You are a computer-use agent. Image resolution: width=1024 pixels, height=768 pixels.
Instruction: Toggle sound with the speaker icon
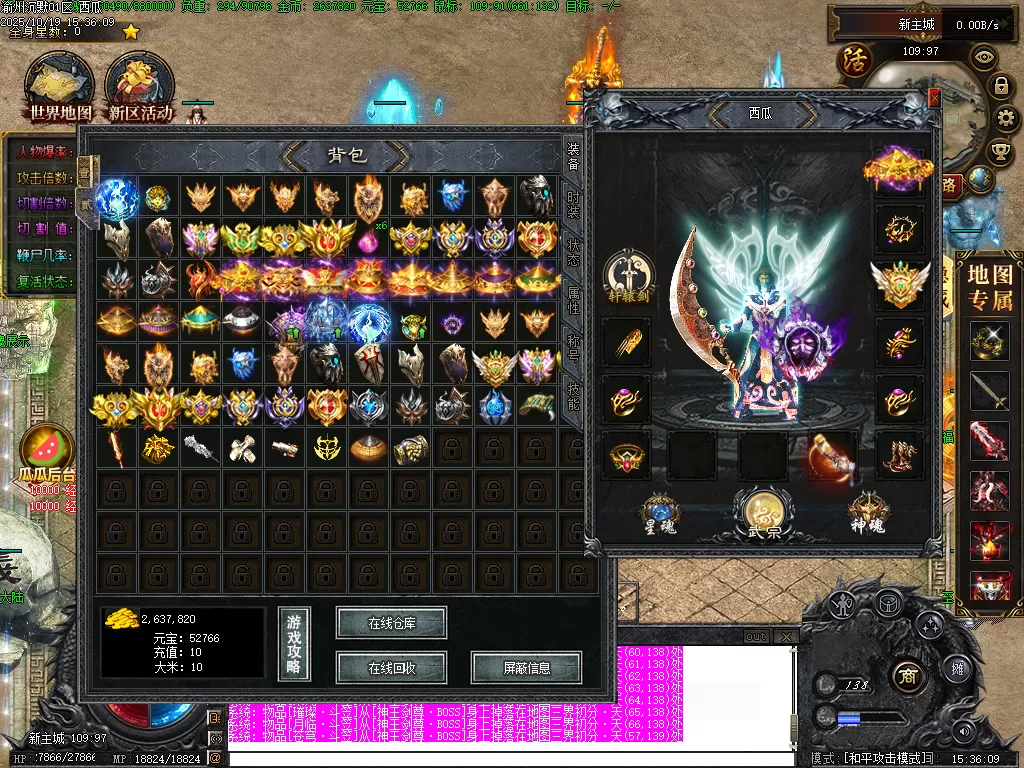click(x=964, y=730)
